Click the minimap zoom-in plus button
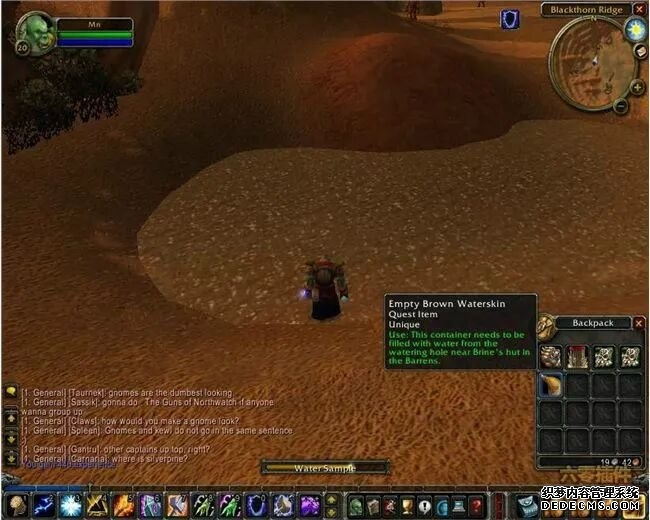This screenshot has width=650, height=520. [637, 88]
